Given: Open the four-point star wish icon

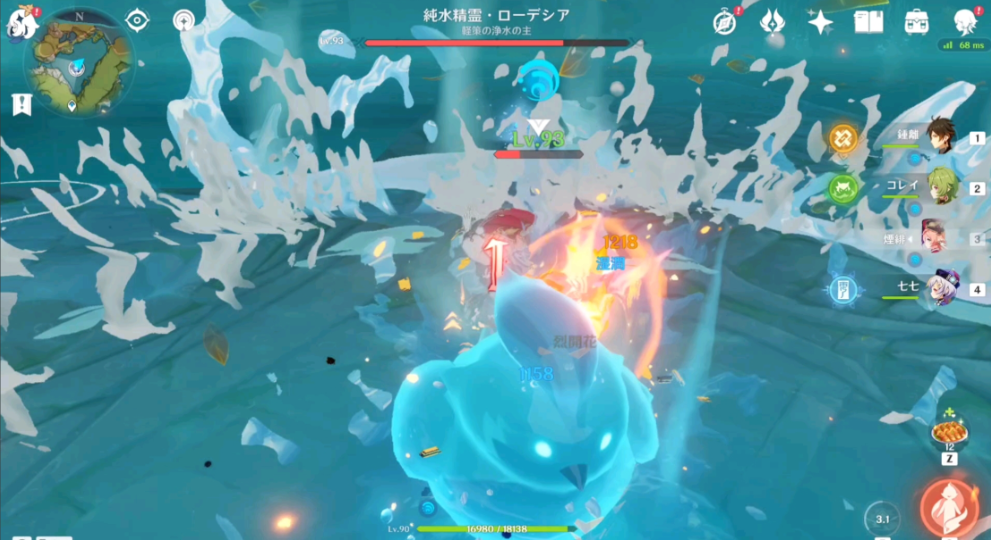Looking at the screenshot, I should coord(820,22).
